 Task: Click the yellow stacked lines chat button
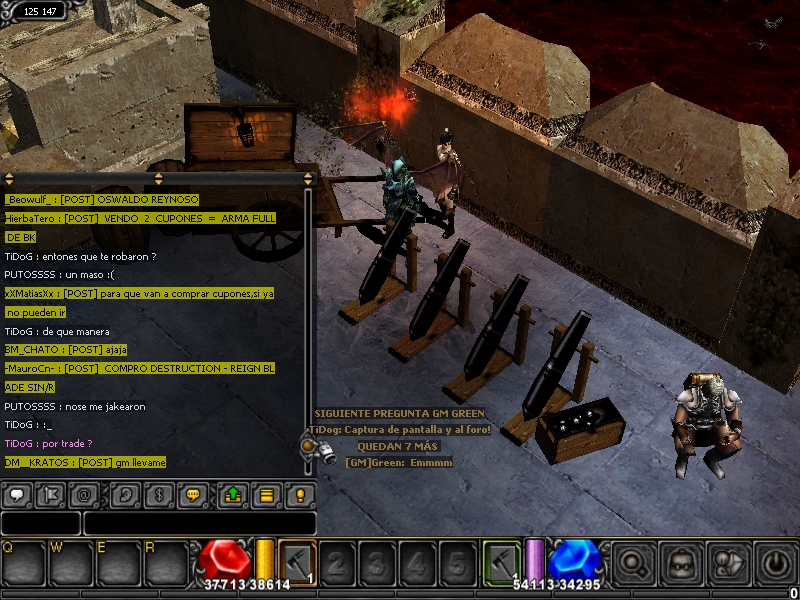pyautogui.click(x=265, y=494)
